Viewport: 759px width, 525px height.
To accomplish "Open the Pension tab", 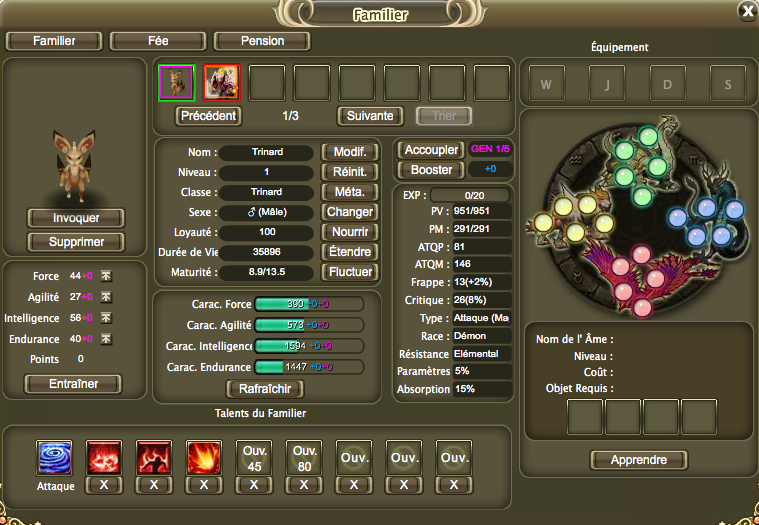I will point(263,41).
